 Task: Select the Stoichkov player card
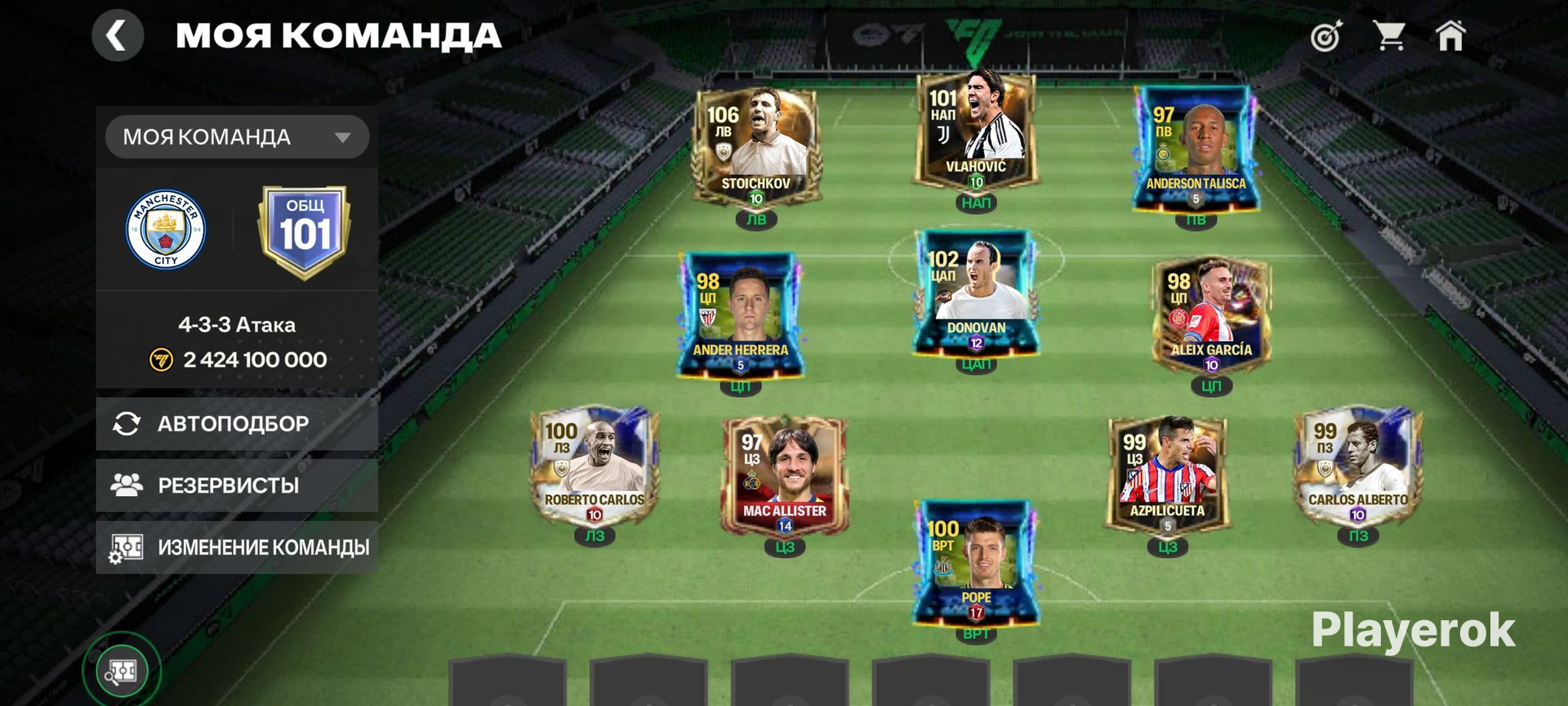click(756, 147)
